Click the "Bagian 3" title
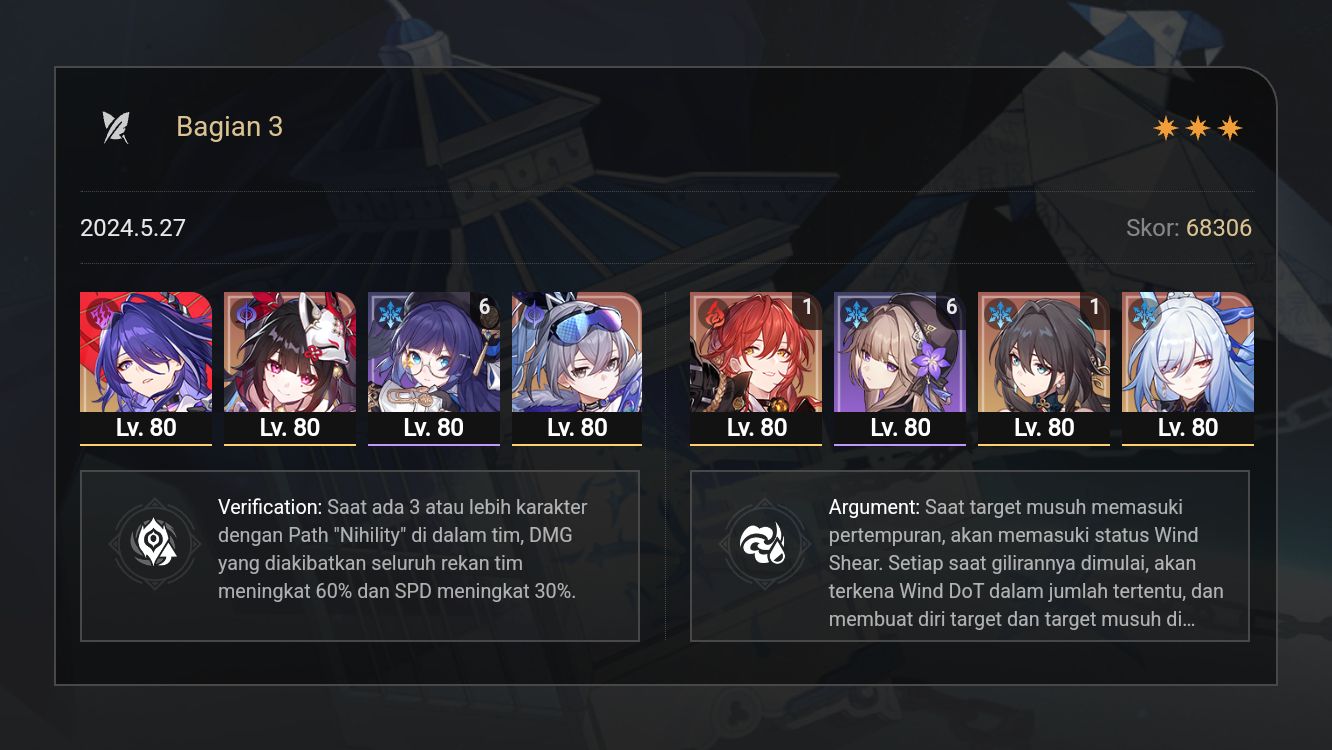The height and width of the screenshot is (750, 1332). coord(229,126)
